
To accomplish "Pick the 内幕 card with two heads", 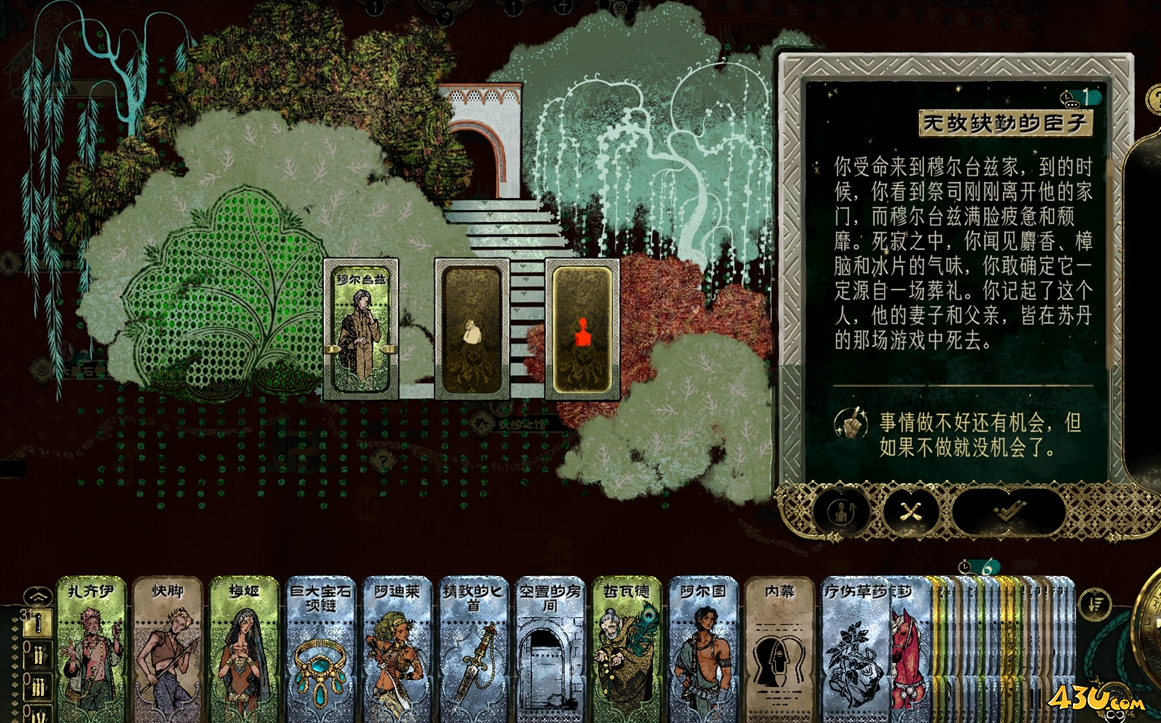I will 778,648.
